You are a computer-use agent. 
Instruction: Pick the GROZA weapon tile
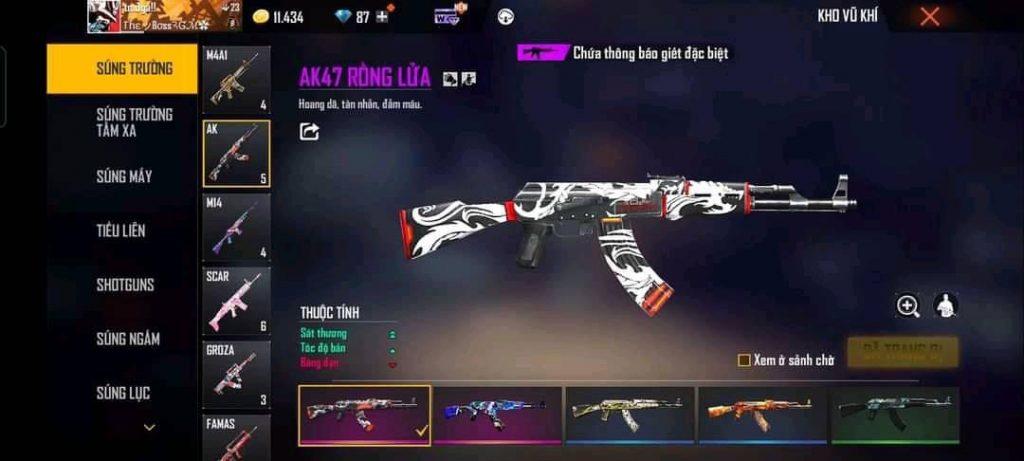click(x=236, y=374)
